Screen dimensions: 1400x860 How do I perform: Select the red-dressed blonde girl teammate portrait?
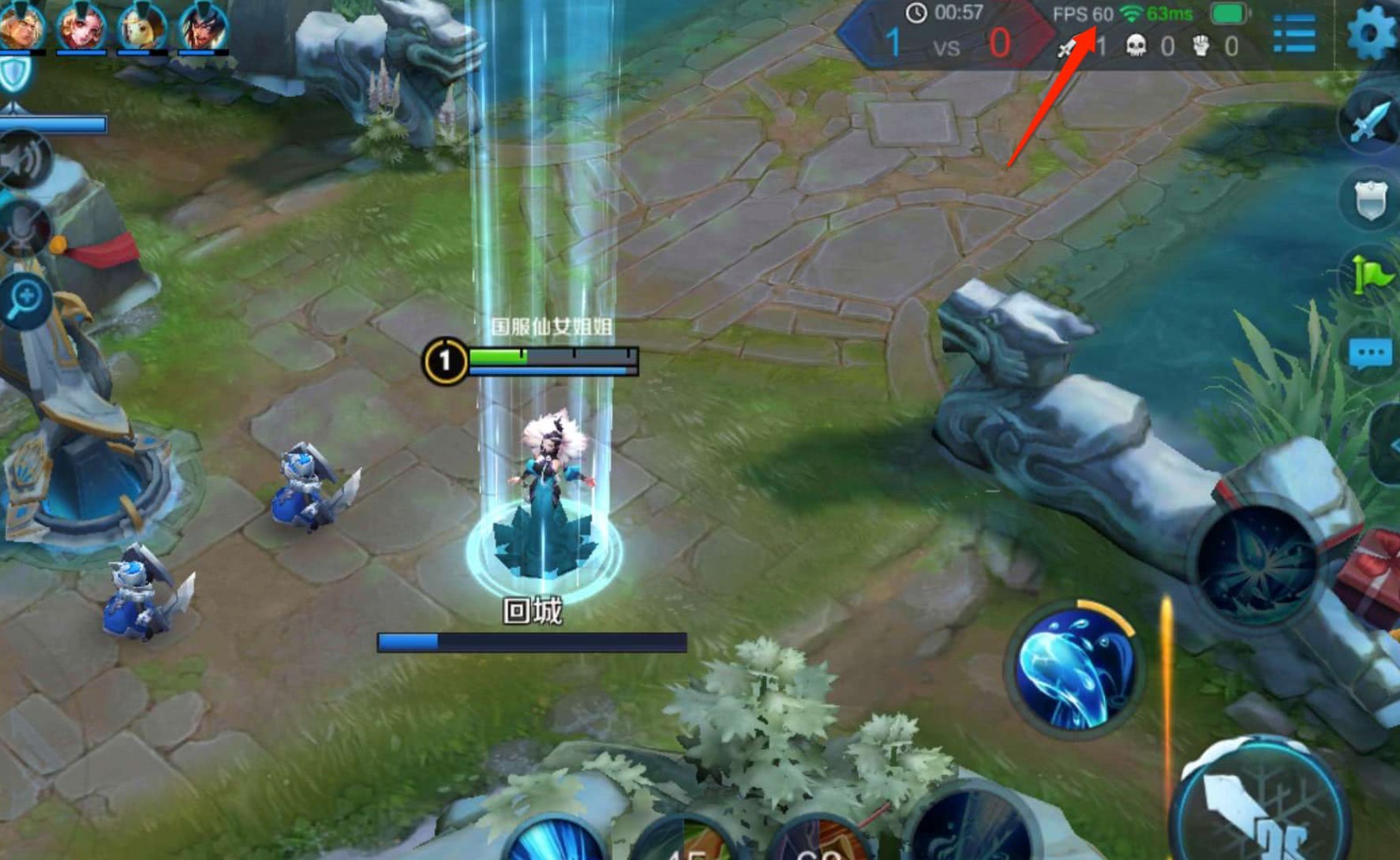(x=80, y=25)
